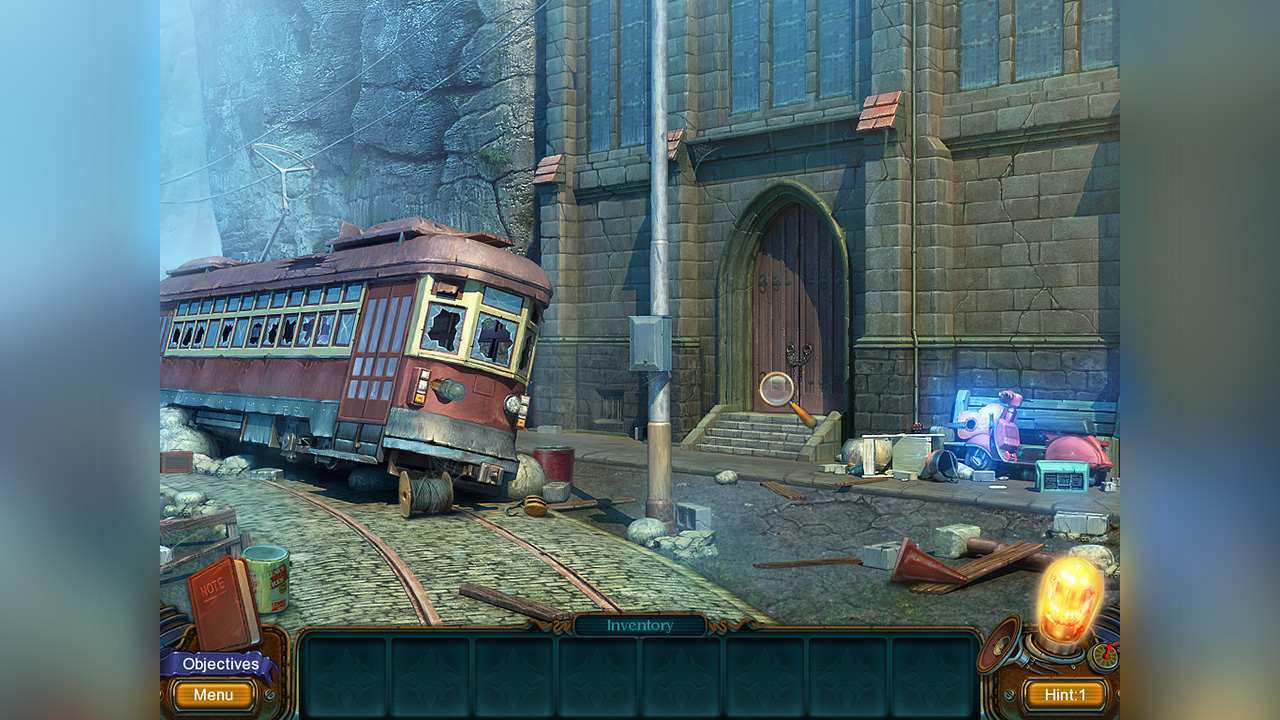Click the blue crate near the bench
Image resolution: width=1280 pixels, height=720 pixels.
tap(1062, 478)
